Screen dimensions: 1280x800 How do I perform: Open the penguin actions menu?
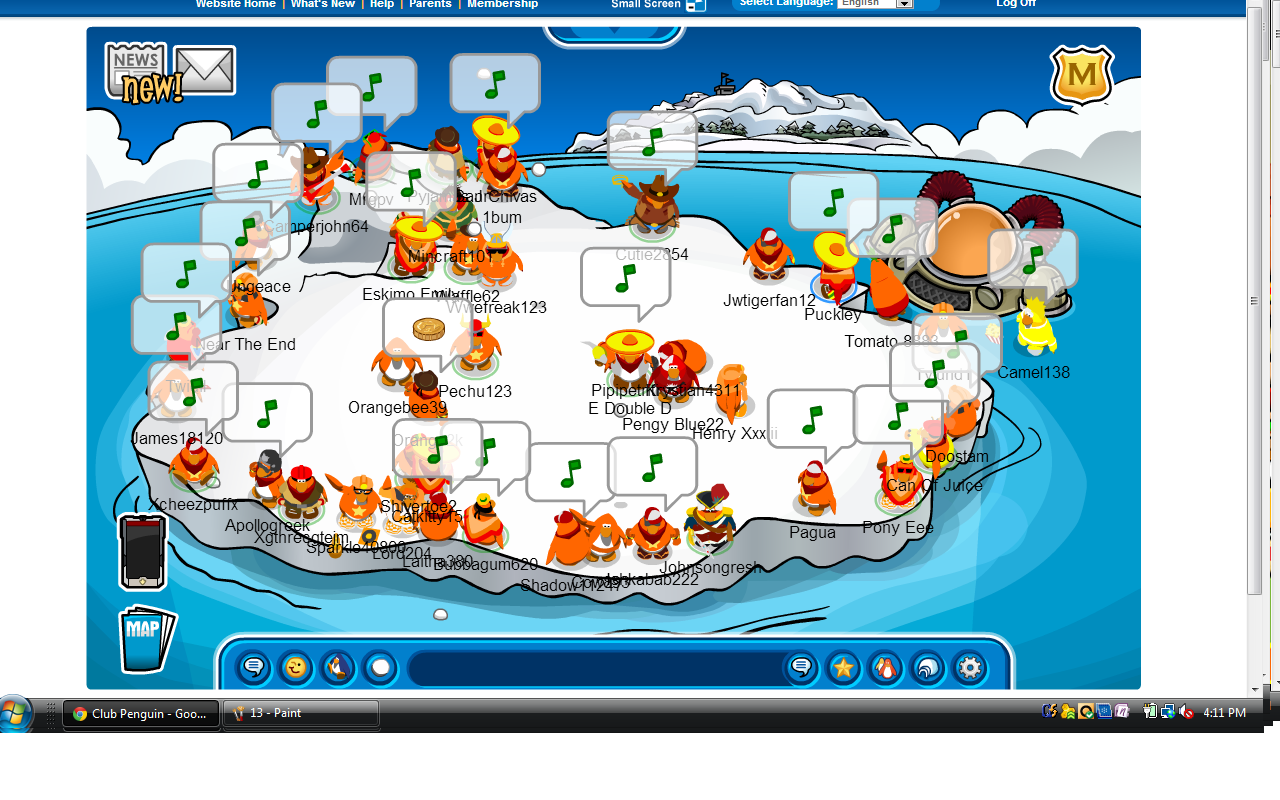tap(338, 667)
